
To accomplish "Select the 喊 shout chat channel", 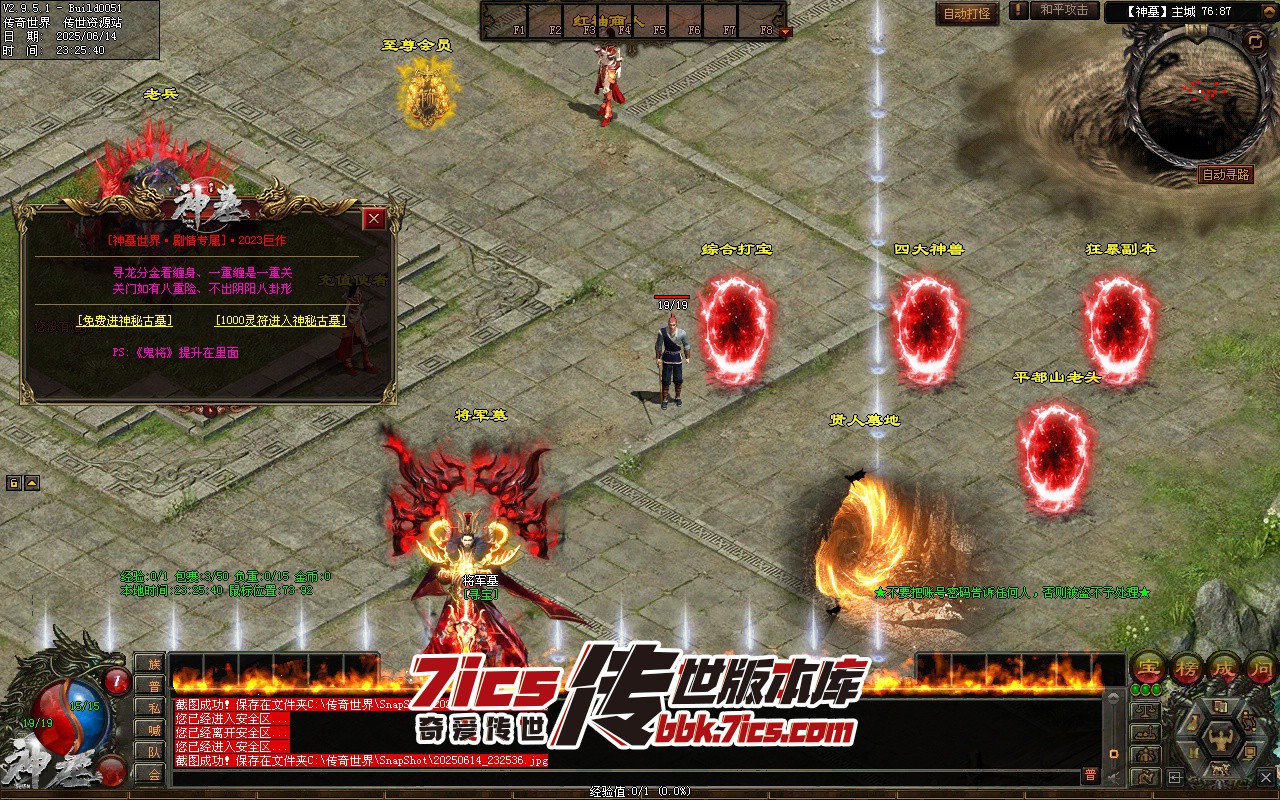I will pyautogui.click(x=153, y=729).
